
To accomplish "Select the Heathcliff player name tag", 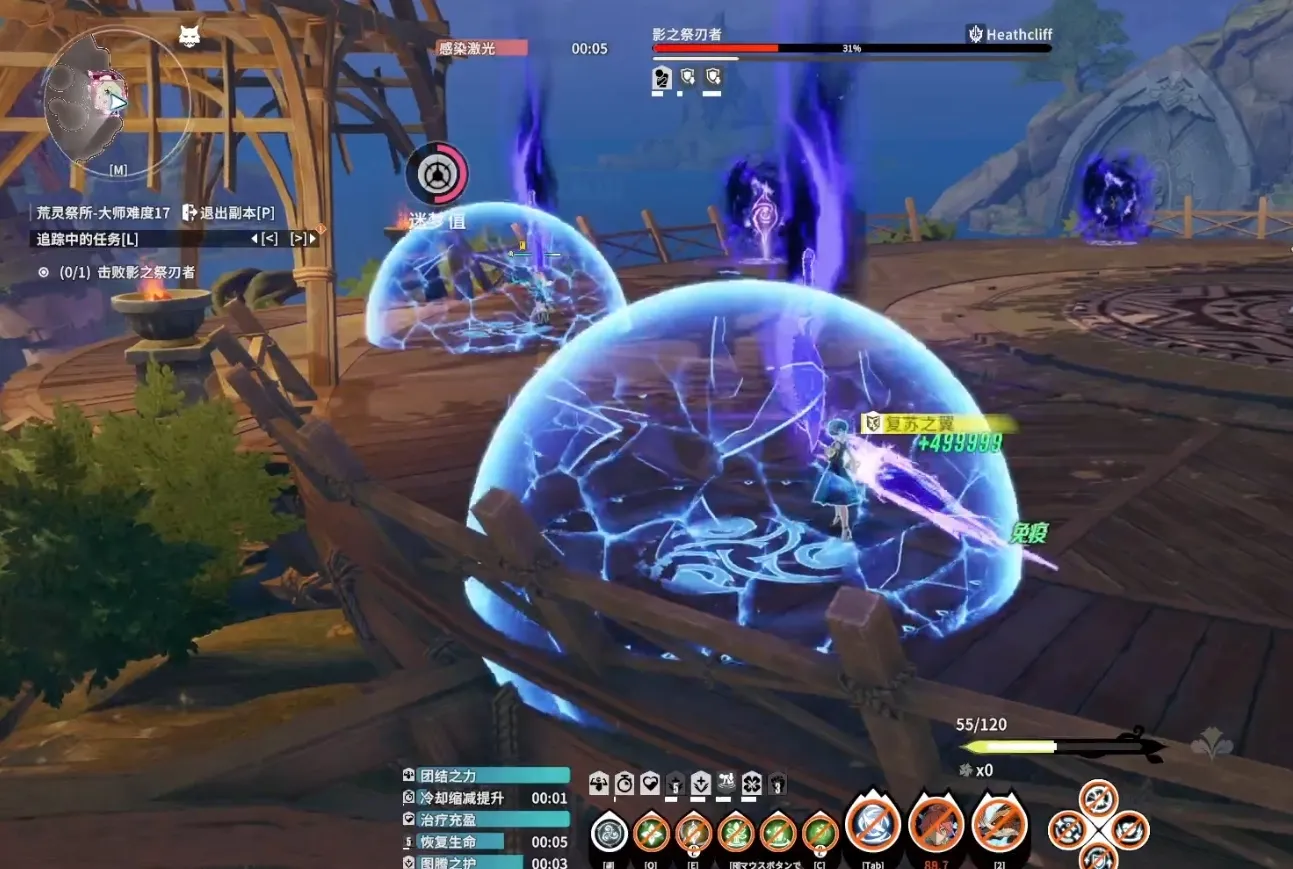I will point(1010,34).
